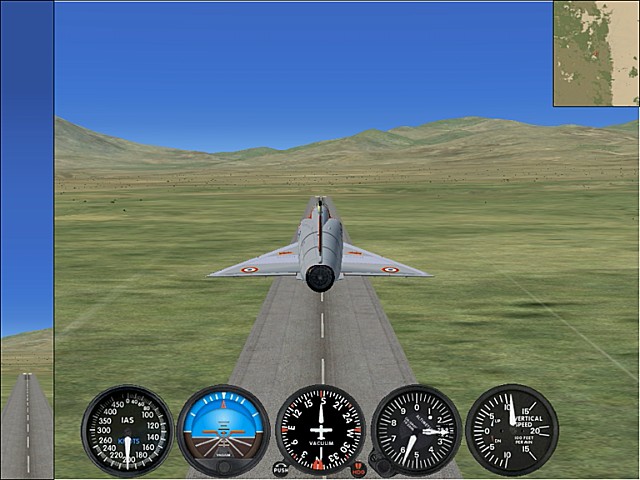Click the IAS airspeed indicator gauge

[x=127, y=430]
